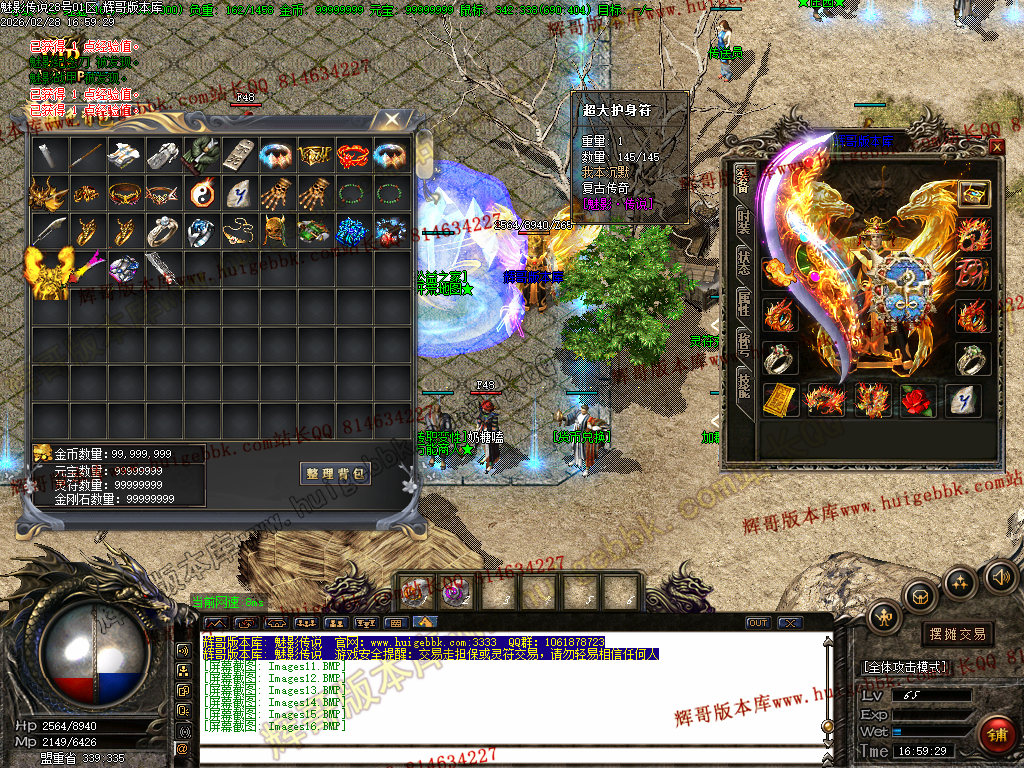Click the 整理背包 sort bag button

pos(335,473)
